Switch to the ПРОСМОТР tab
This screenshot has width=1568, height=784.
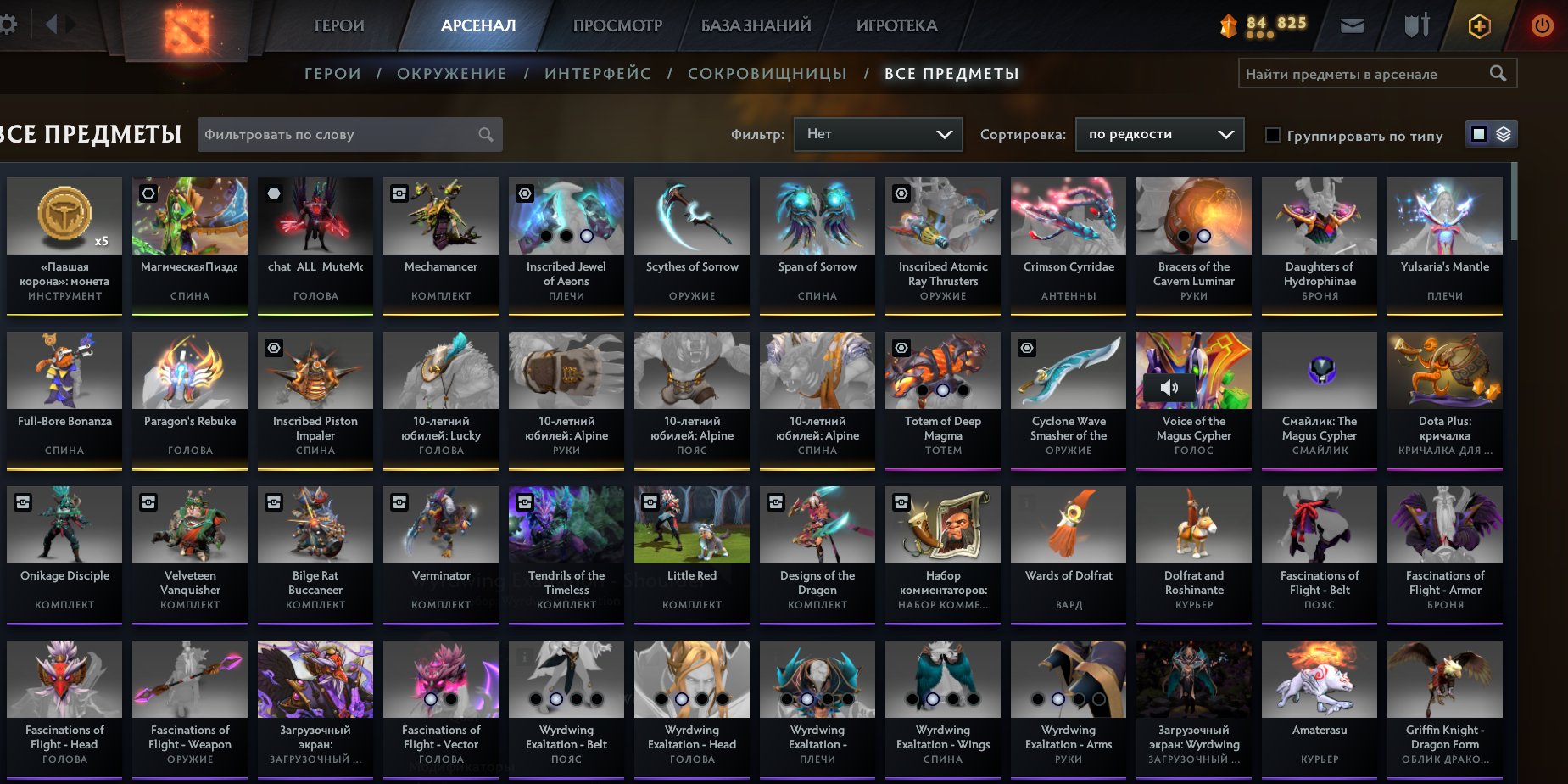pos(617,25)
